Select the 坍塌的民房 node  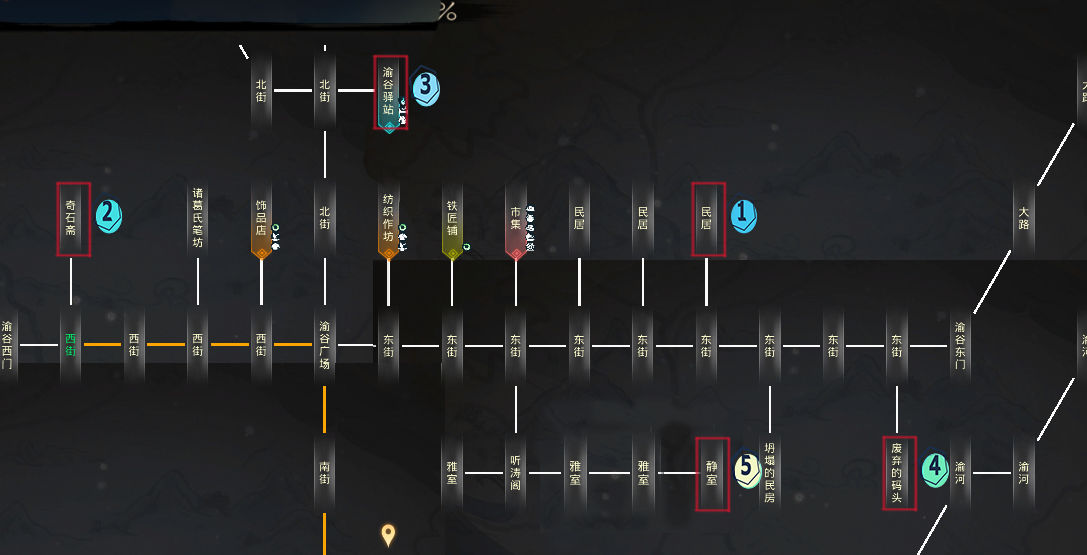click(770, 472)
